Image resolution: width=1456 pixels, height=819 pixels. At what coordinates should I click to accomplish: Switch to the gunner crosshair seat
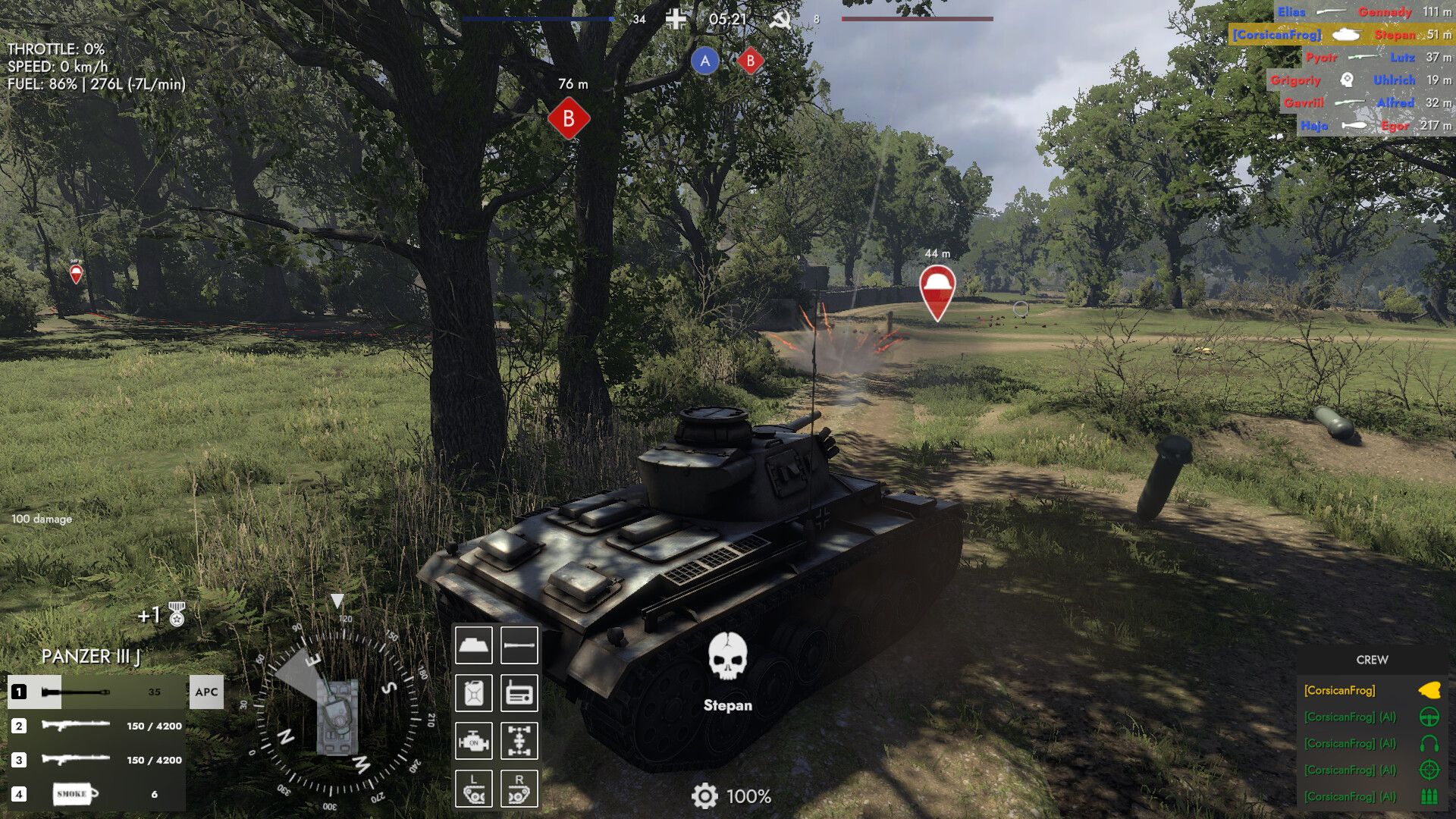point(1429,770)
